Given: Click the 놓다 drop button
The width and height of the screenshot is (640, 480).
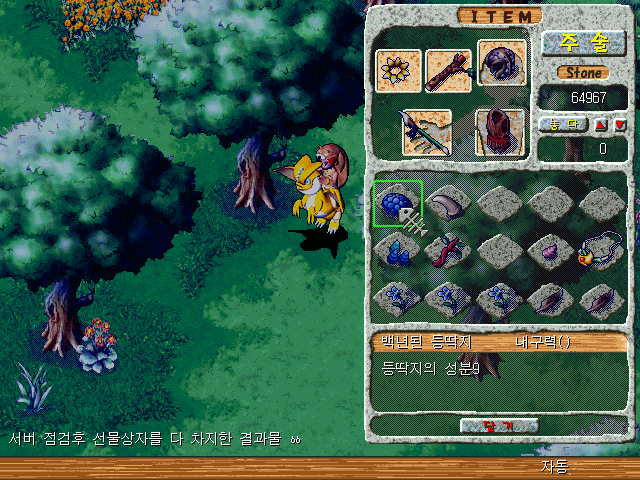Looking at the screenshot, I should 563,125.
